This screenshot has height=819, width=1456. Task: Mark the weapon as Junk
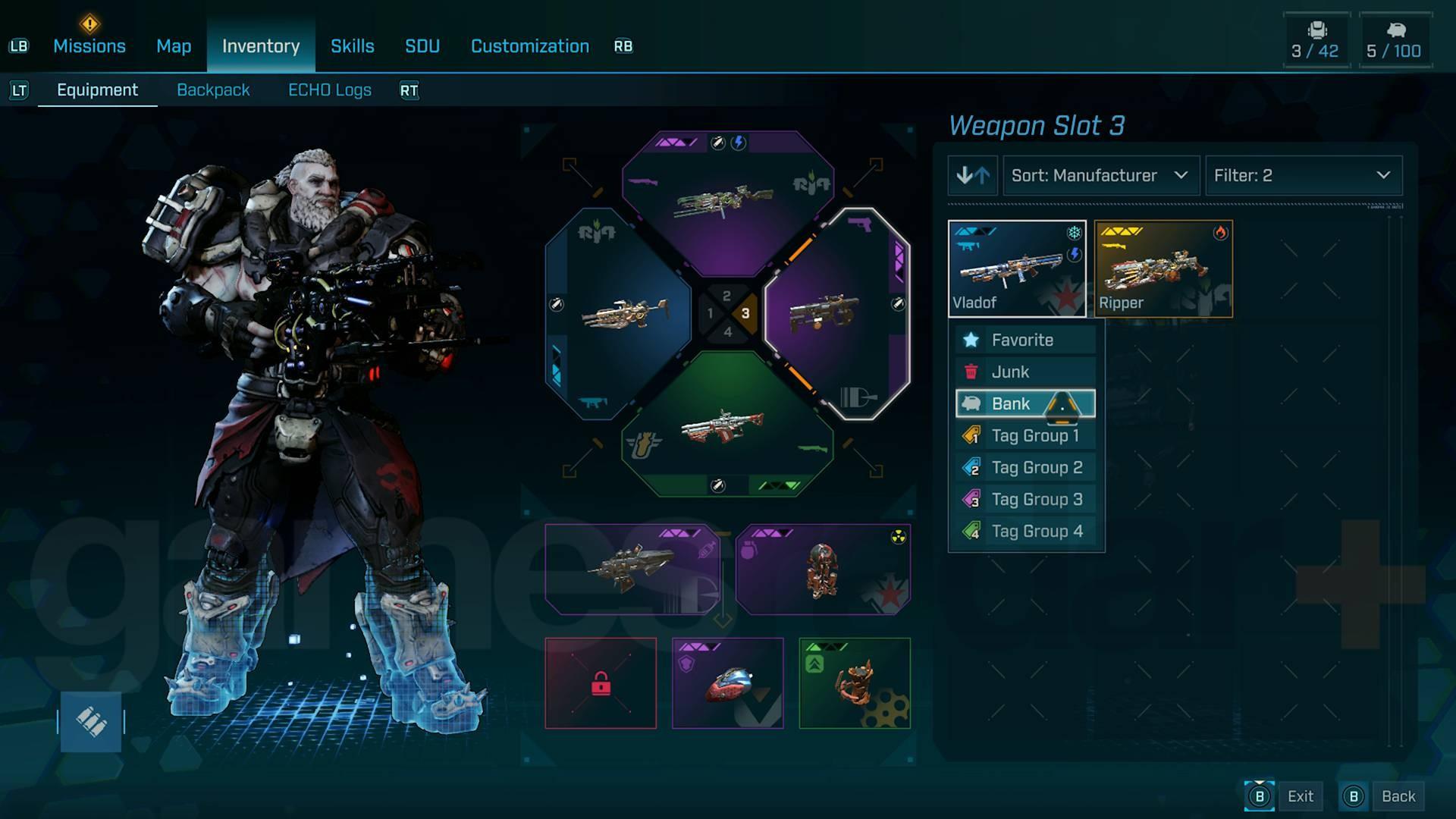tap(1025, 372)
